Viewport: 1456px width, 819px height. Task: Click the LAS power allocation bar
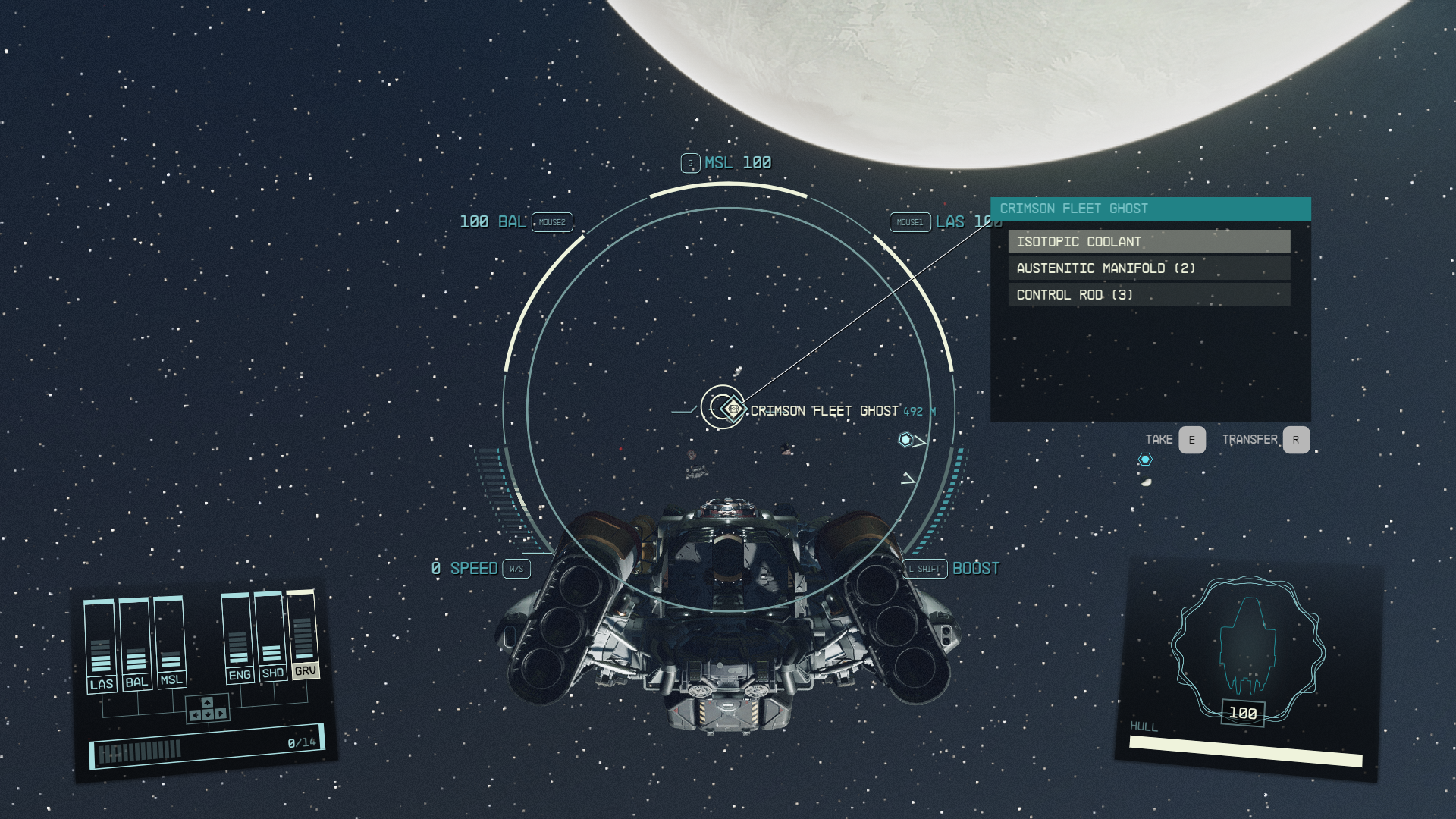click(x=101, y=645)
